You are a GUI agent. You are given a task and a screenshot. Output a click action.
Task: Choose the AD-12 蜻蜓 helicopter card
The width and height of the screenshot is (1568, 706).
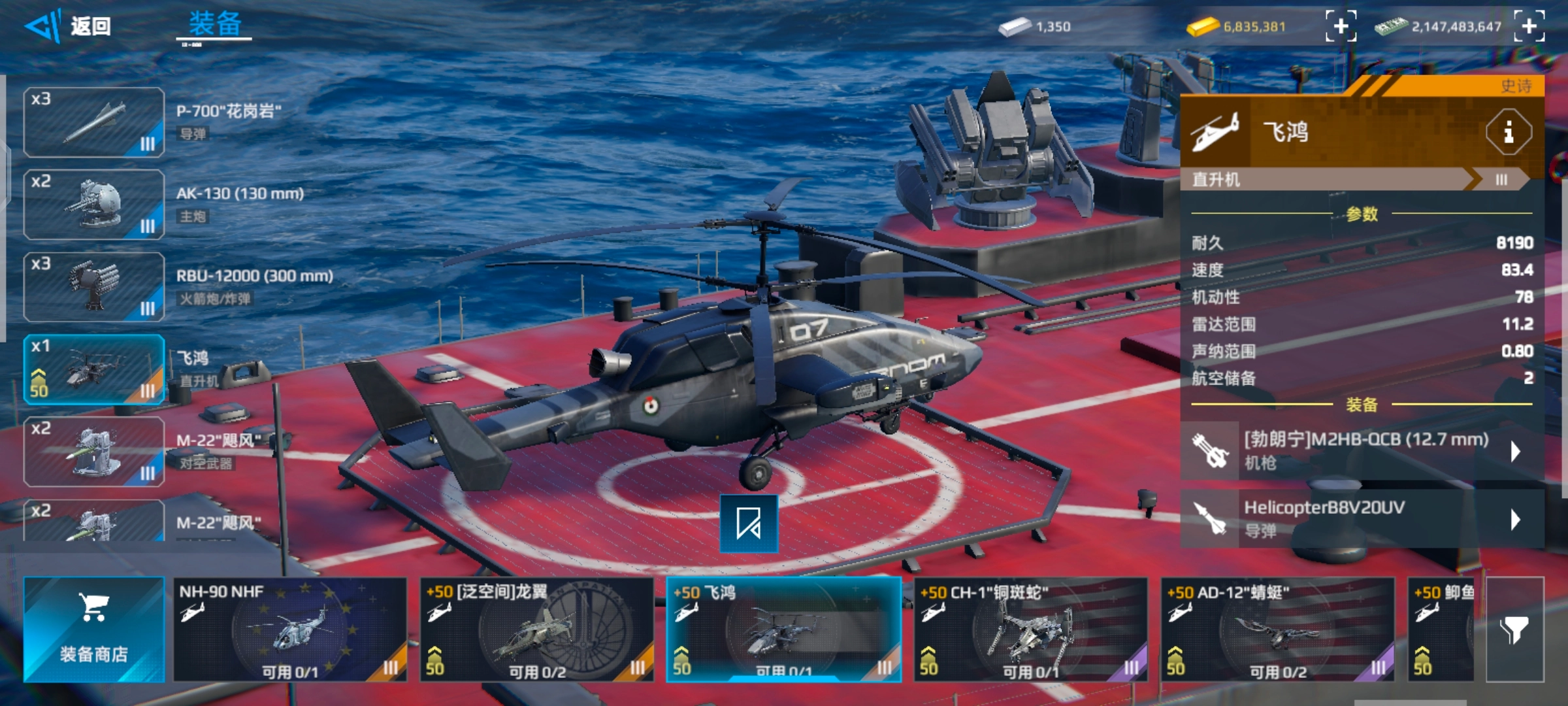(1277, 630)
